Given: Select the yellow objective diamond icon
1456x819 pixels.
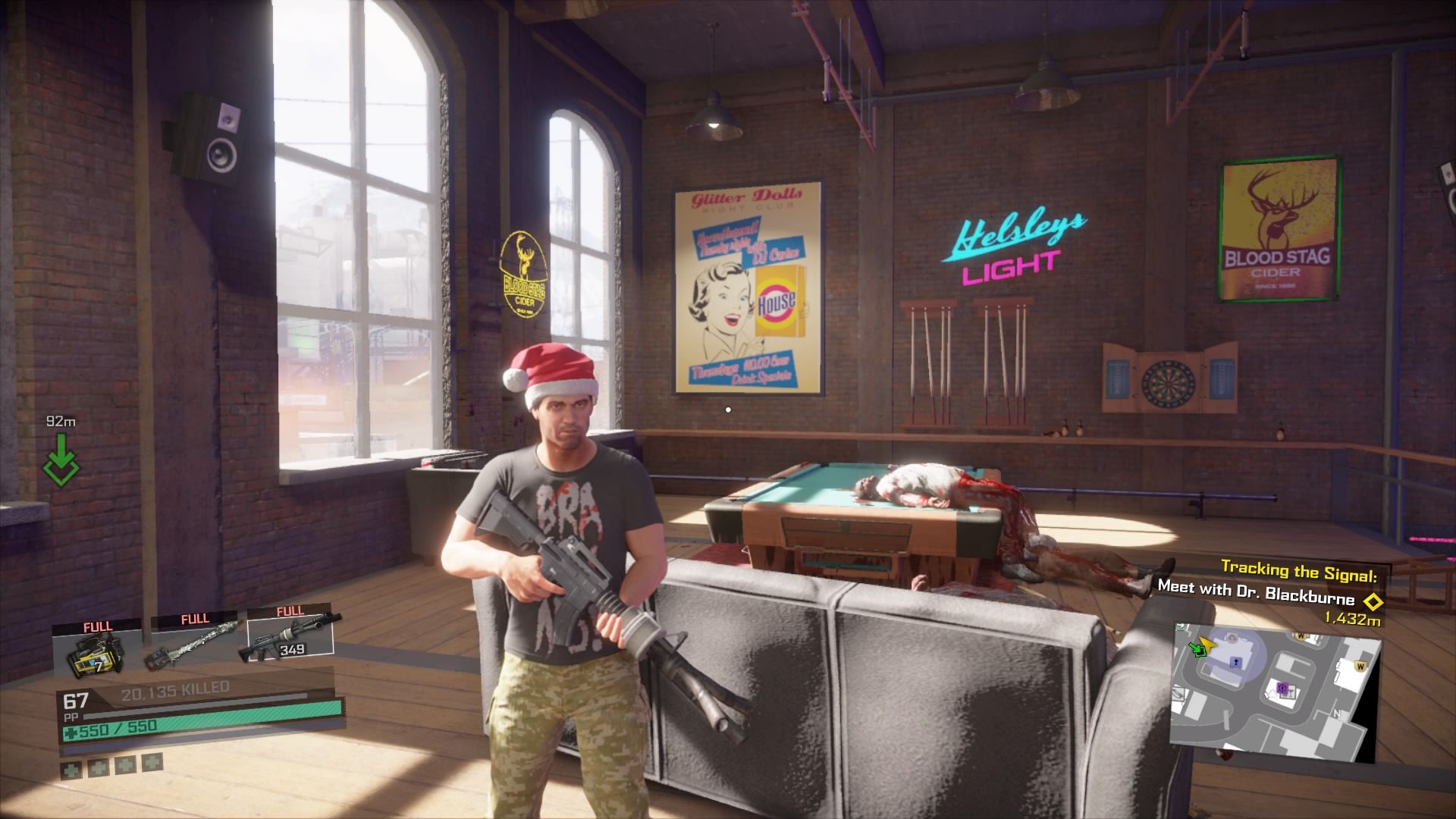Looking at the screenshot, I should coord(1371,602).
